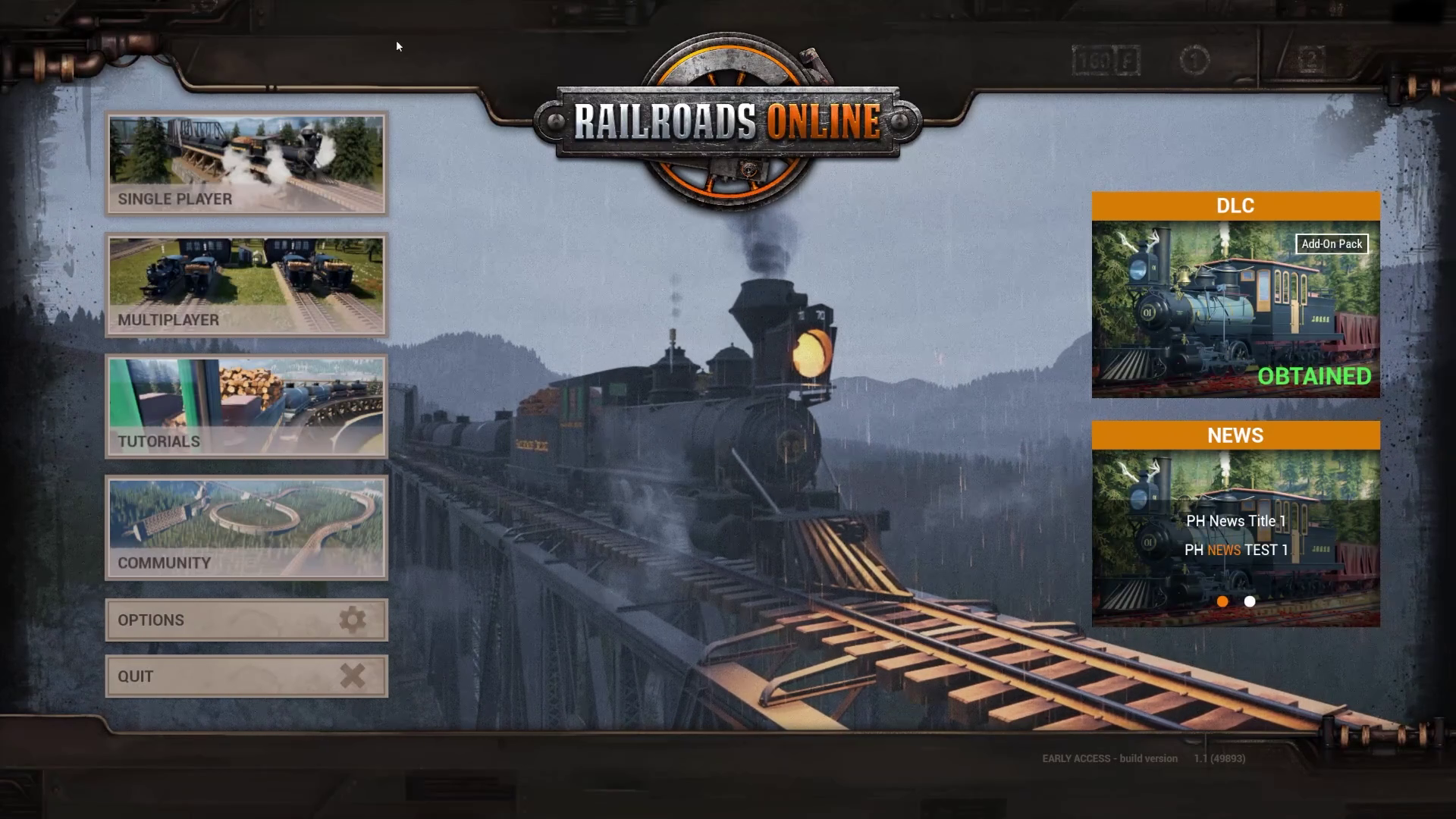Click the Single Player bridge thumbnail
1456x819 pixels.
pyautogui.click(x=246, y=152)
